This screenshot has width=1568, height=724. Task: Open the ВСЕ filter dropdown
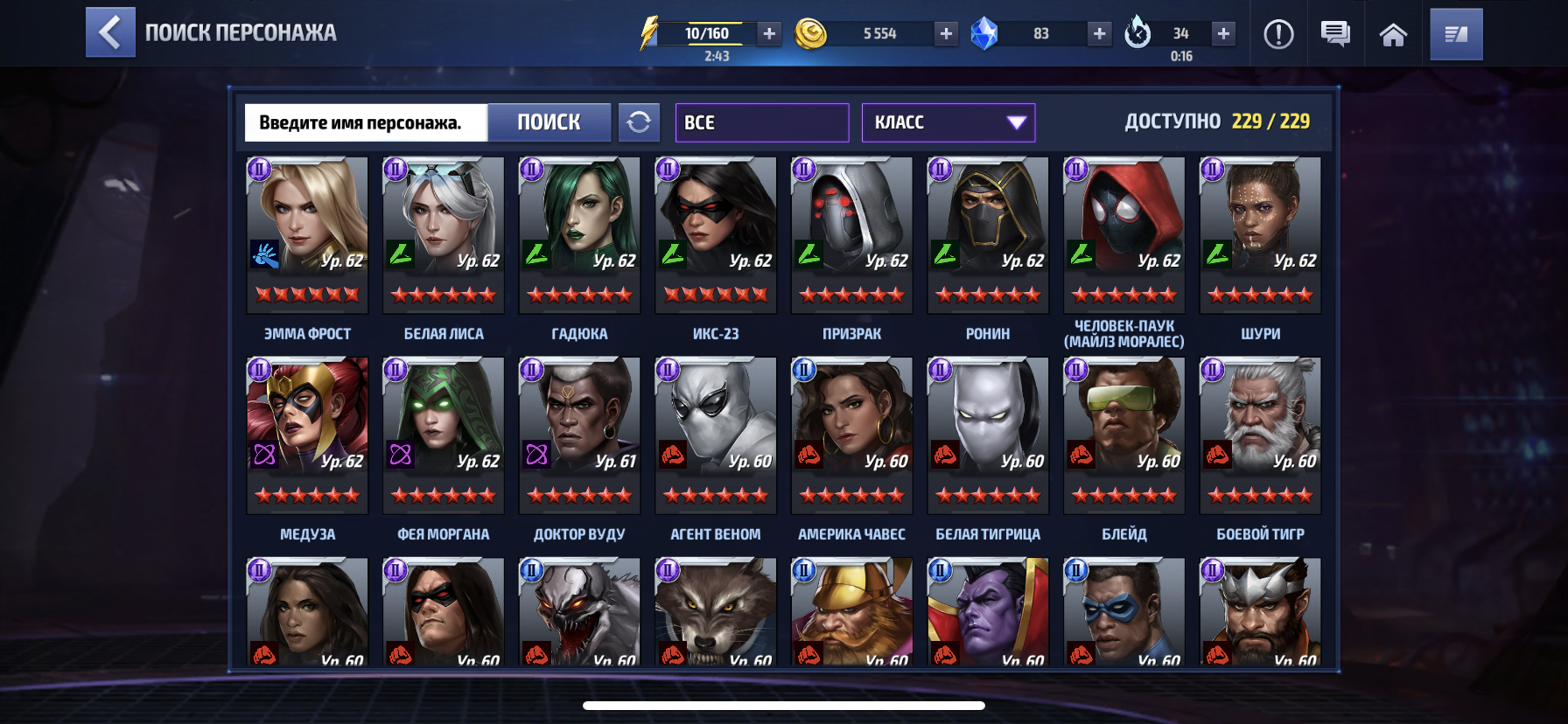760,122
